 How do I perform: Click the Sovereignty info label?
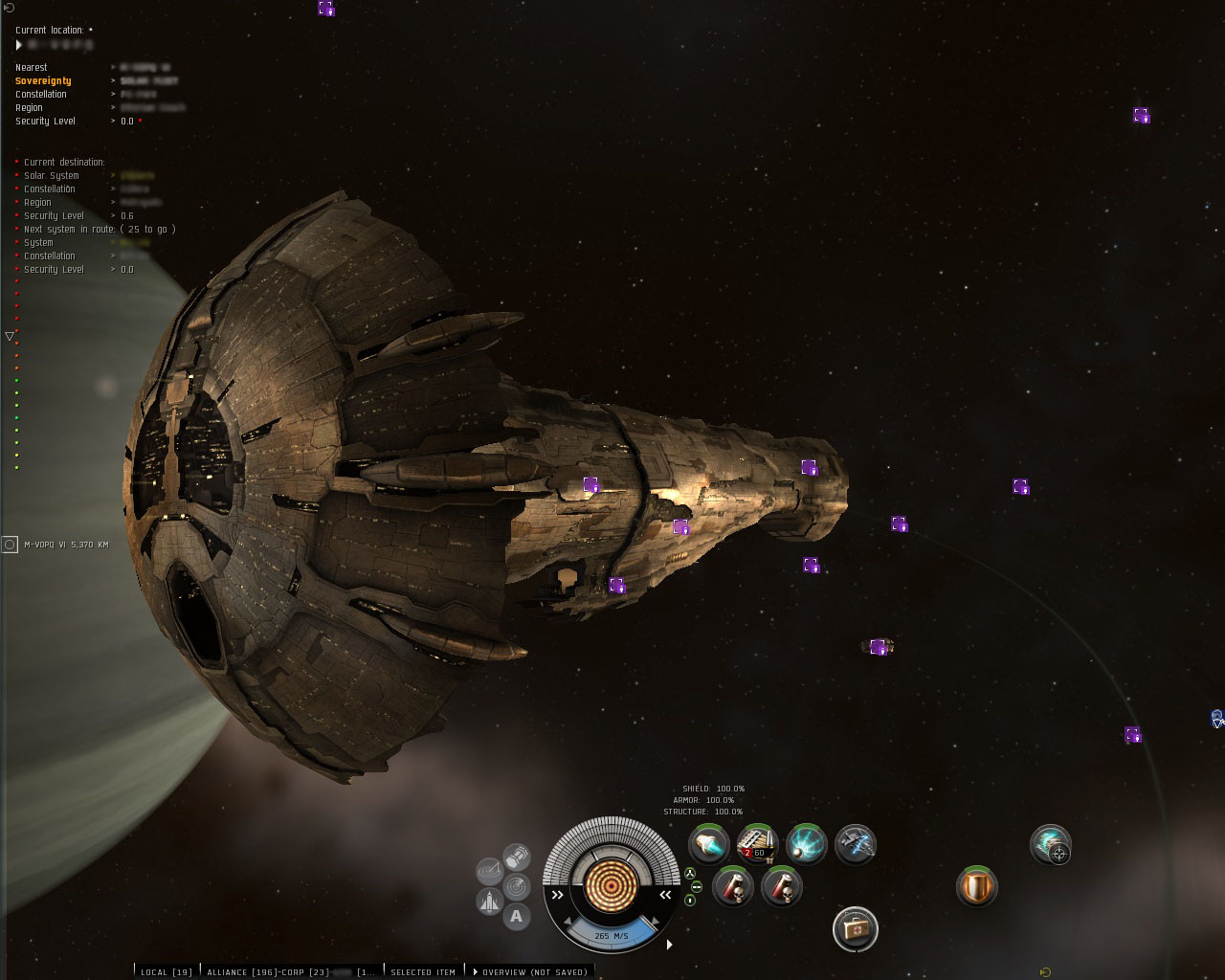click(43, 81)
